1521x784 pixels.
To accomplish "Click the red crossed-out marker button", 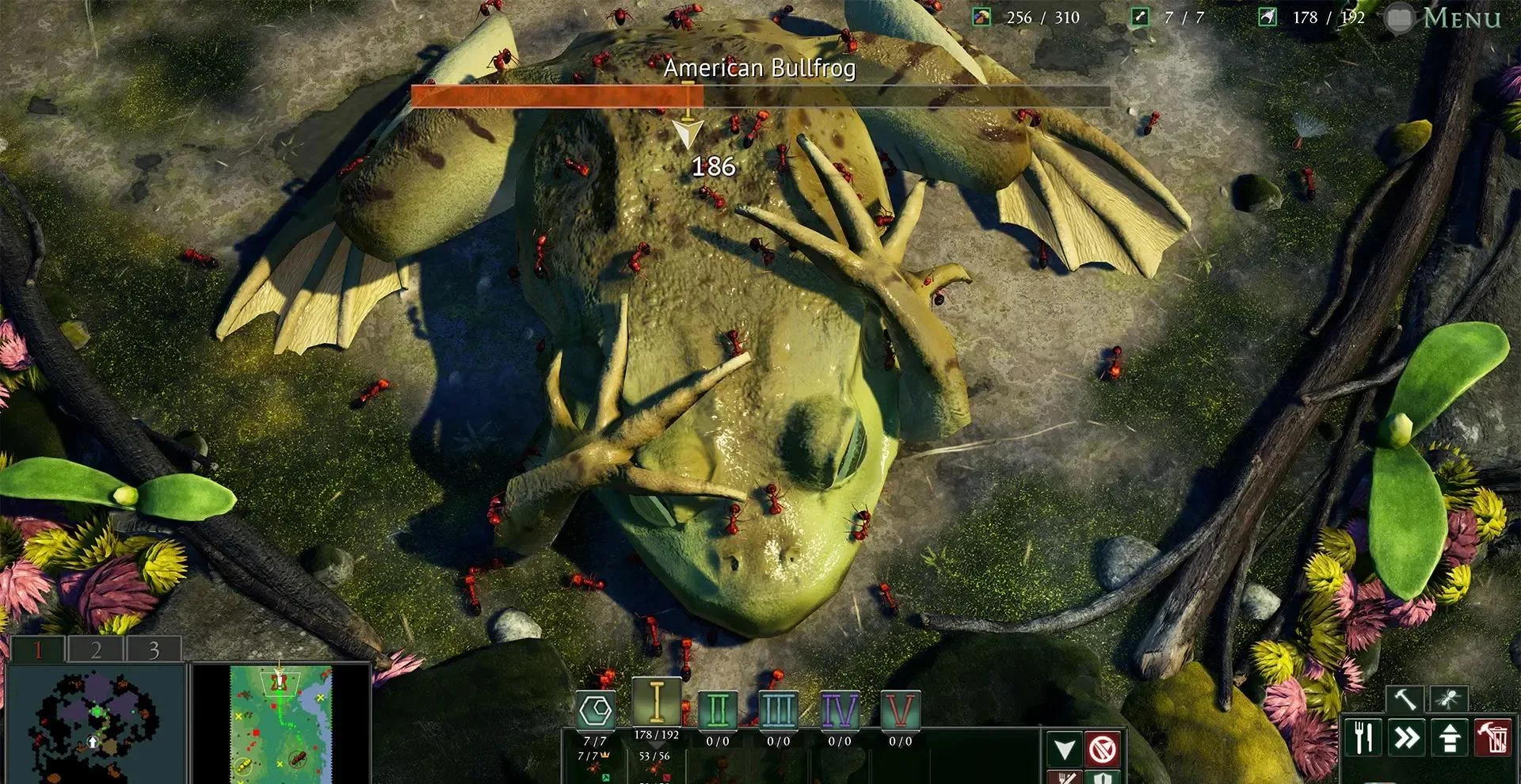I will 1103,748.
